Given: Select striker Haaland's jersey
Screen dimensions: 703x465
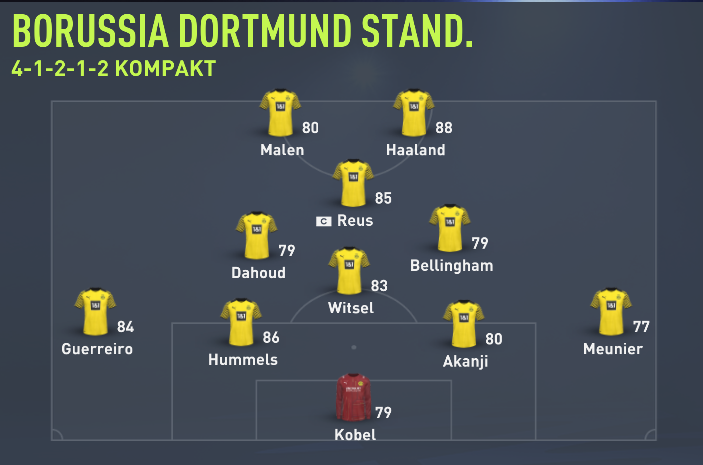Looking at the screenshot, I should tap(413, 113).
